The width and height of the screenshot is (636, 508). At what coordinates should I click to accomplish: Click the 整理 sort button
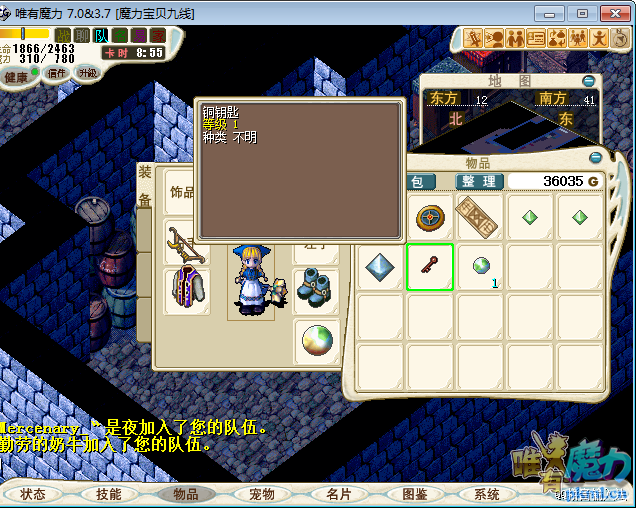pos(479,181)
